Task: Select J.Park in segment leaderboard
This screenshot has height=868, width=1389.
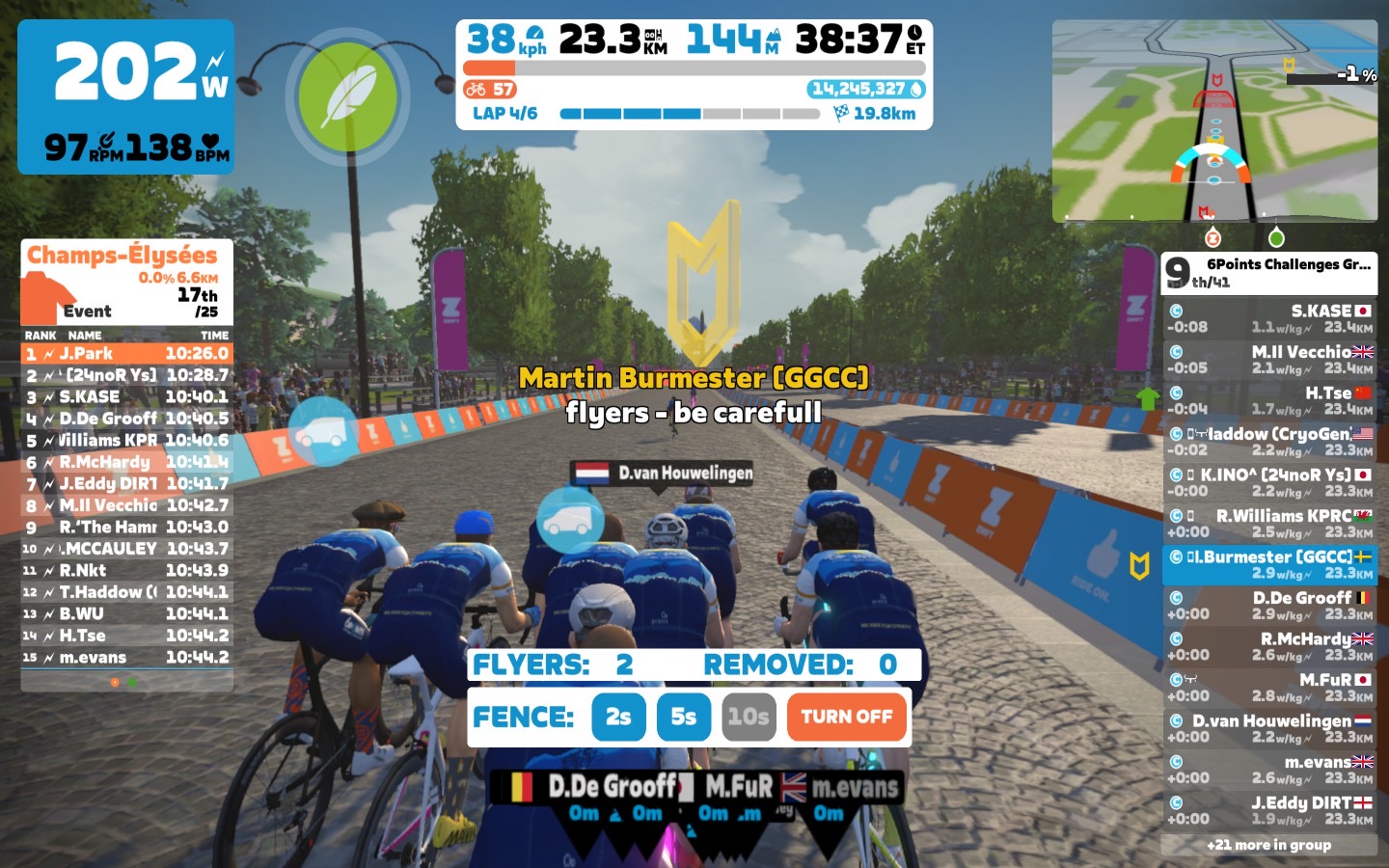Action: pyautogui.click(x=126, y=354)
